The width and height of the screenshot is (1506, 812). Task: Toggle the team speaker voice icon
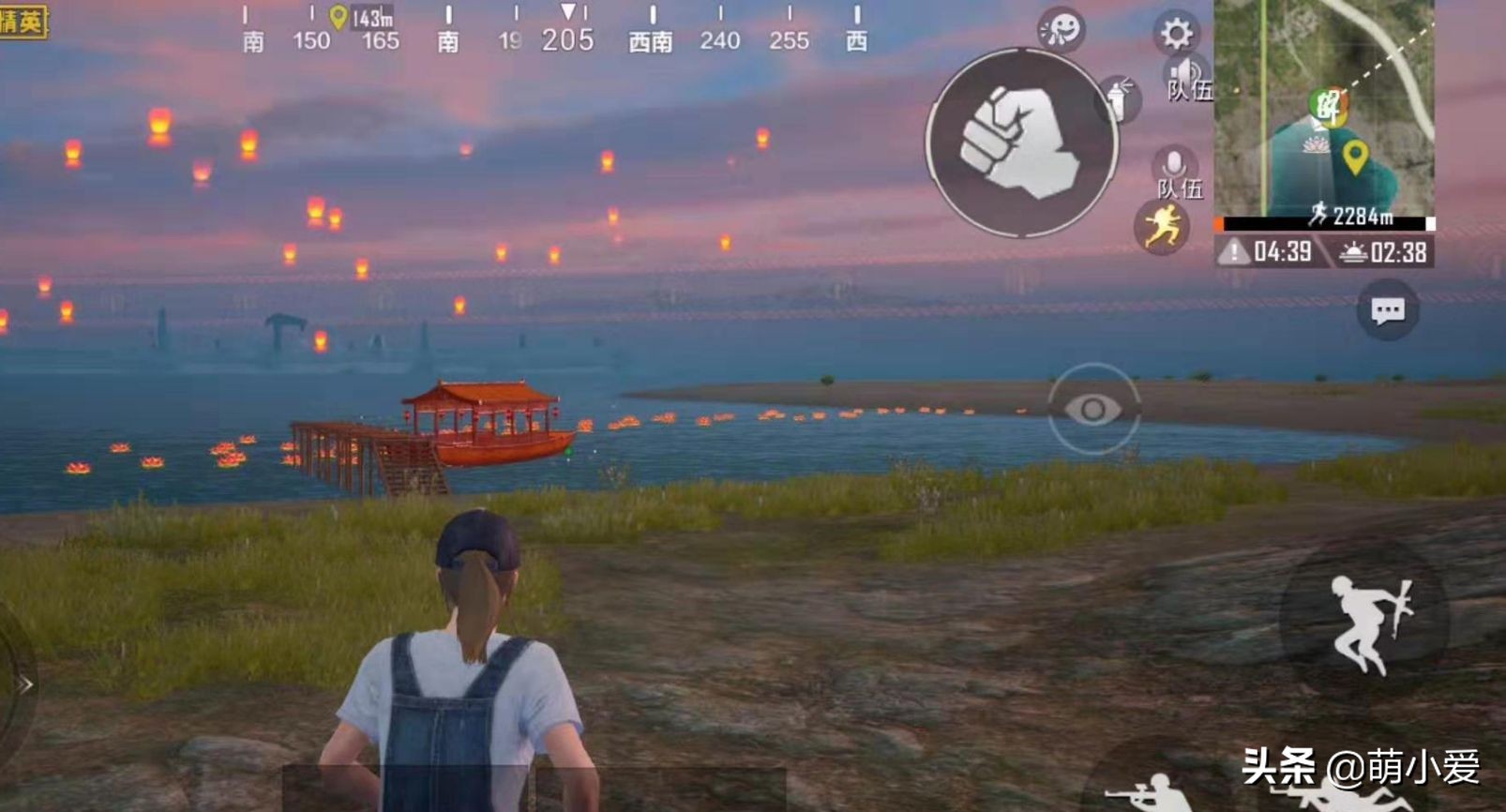[x=1187, y=77]
